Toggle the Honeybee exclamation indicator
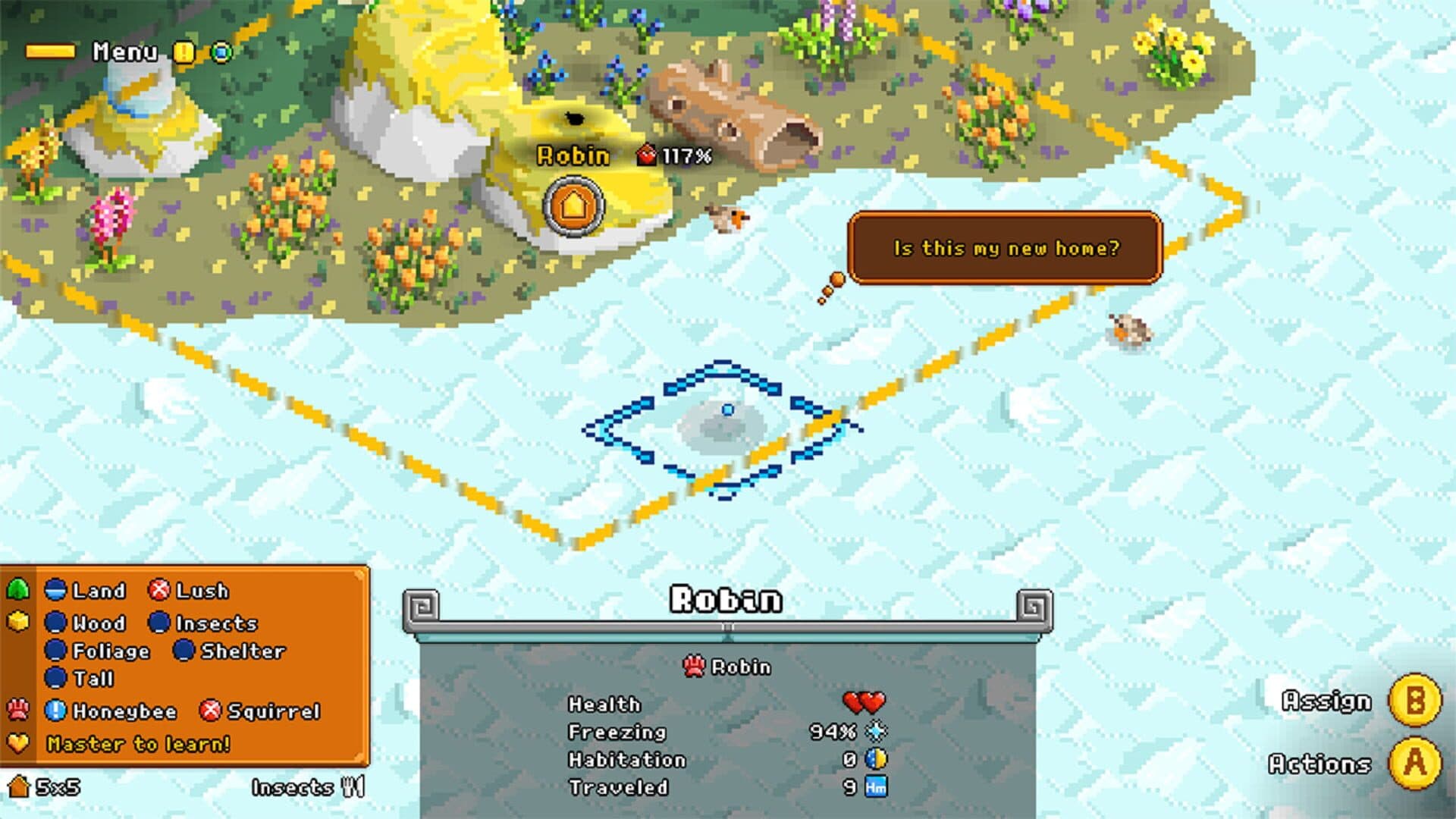The image size is (1456, 819). click(x=55, y=711)
